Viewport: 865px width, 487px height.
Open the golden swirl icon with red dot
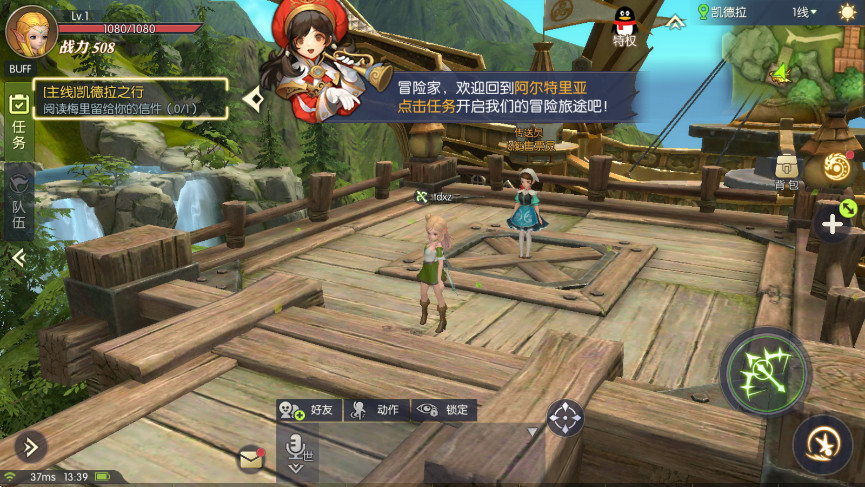[x=836, y=170]
